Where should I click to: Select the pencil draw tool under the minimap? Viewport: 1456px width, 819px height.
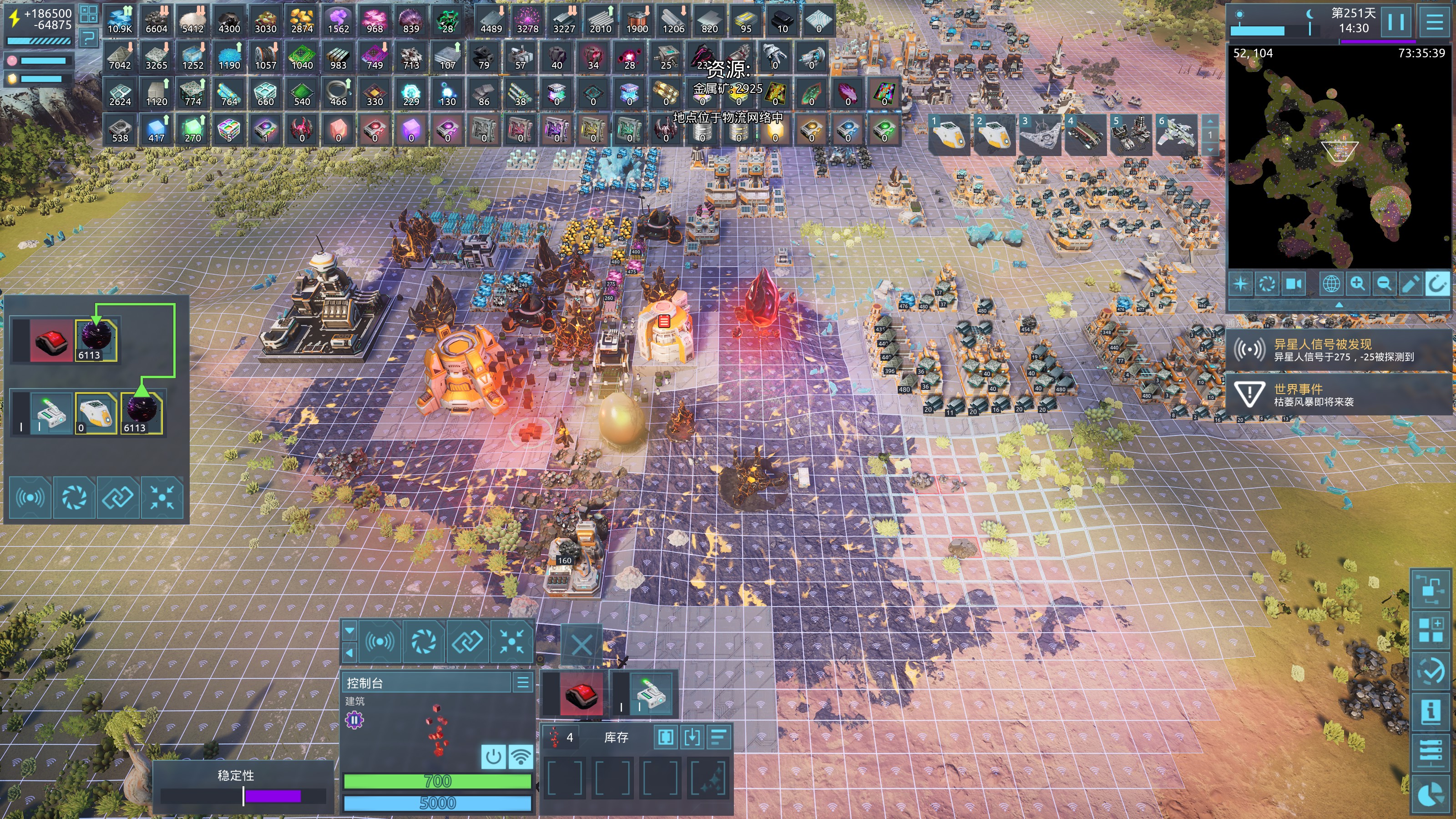[x=1410, y=283]
